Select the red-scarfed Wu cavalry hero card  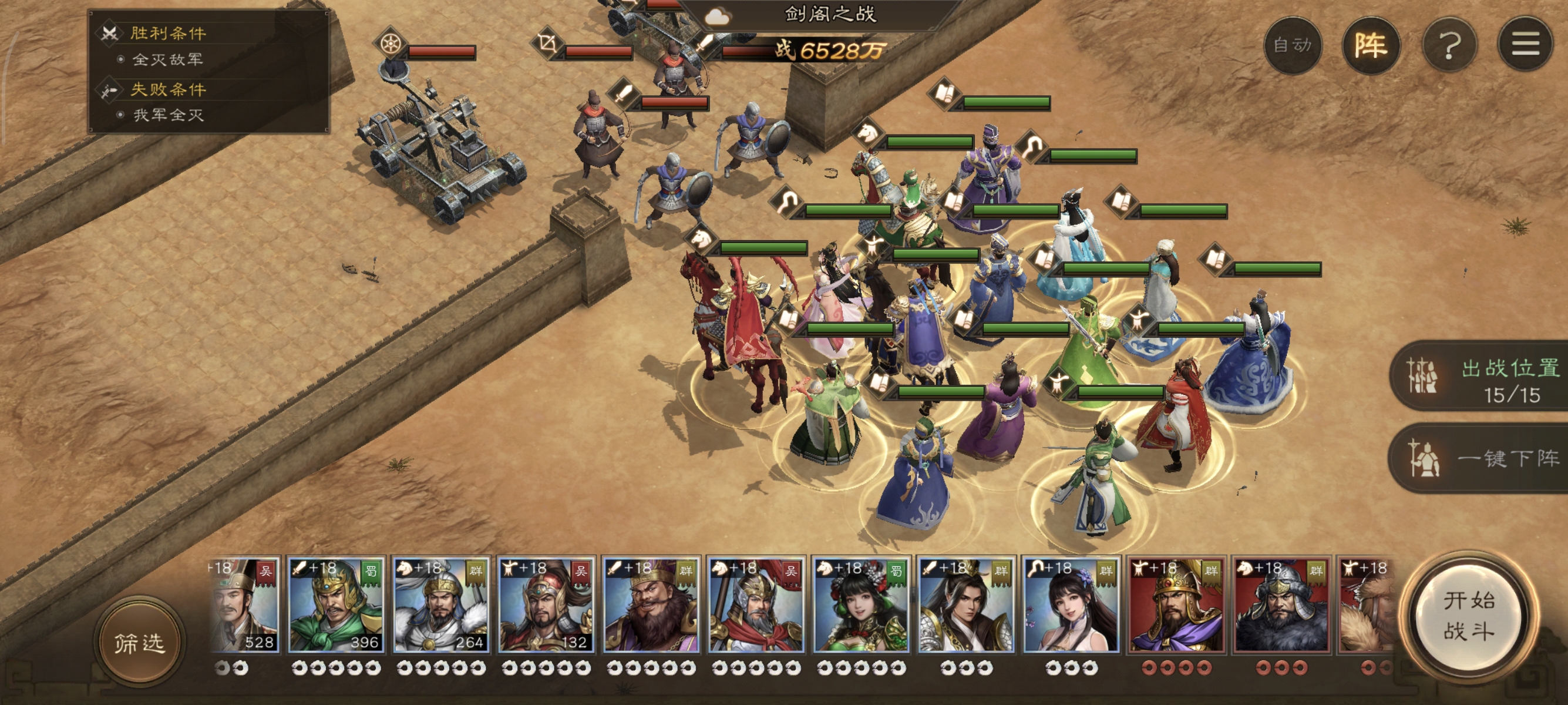tap(756, 605)
